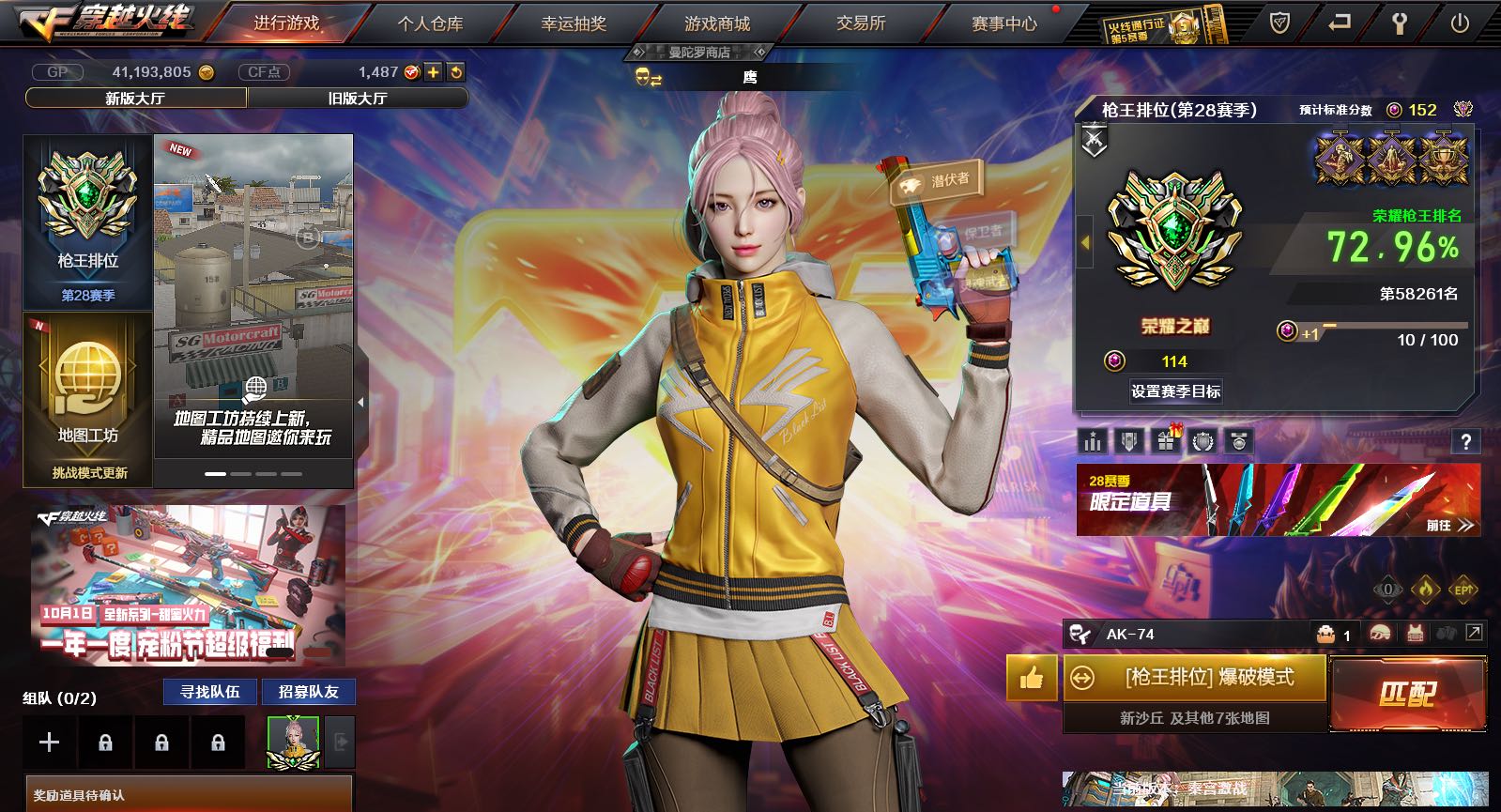Start matchmaking with the 匹配 button
1501x812 pixels.
click(x=1408, y=694)
